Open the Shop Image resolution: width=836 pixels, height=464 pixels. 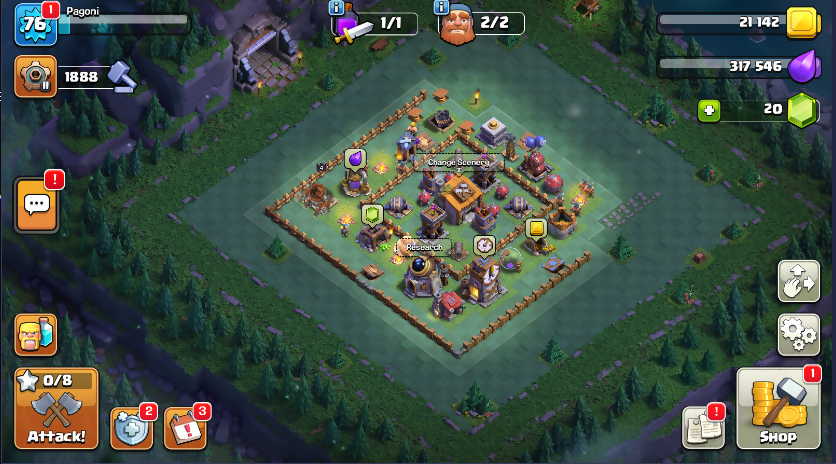777,409
